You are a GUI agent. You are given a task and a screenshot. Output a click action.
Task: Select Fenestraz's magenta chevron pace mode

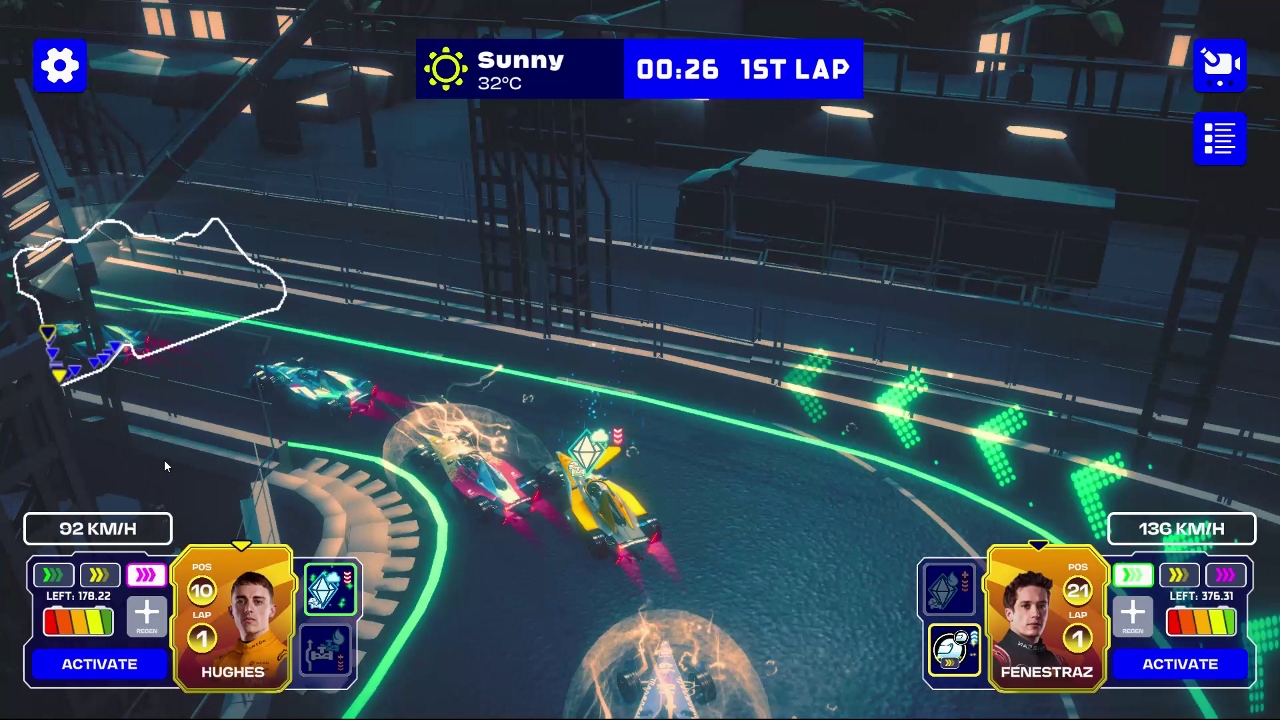[1226, 575]
